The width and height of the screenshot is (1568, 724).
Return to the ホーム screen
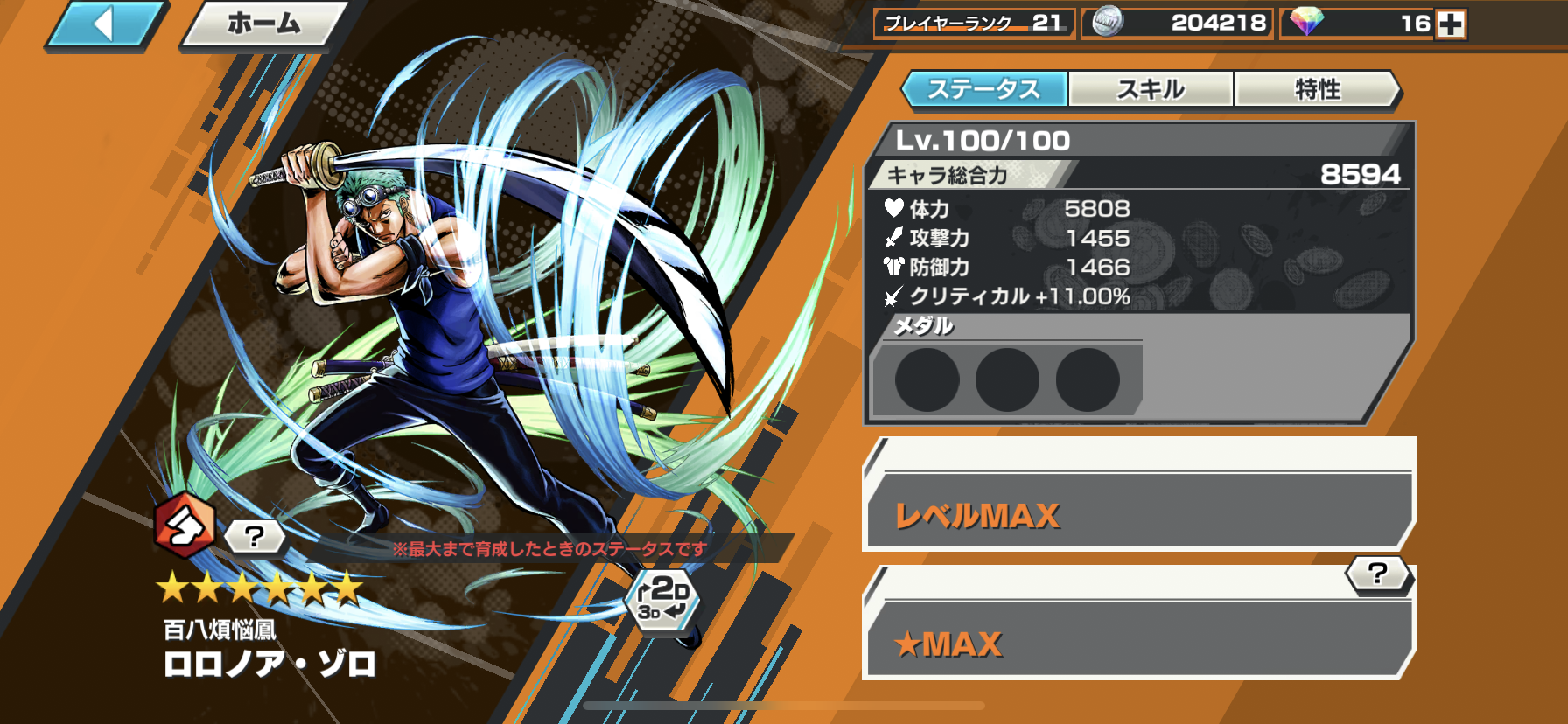coord(263,24)
